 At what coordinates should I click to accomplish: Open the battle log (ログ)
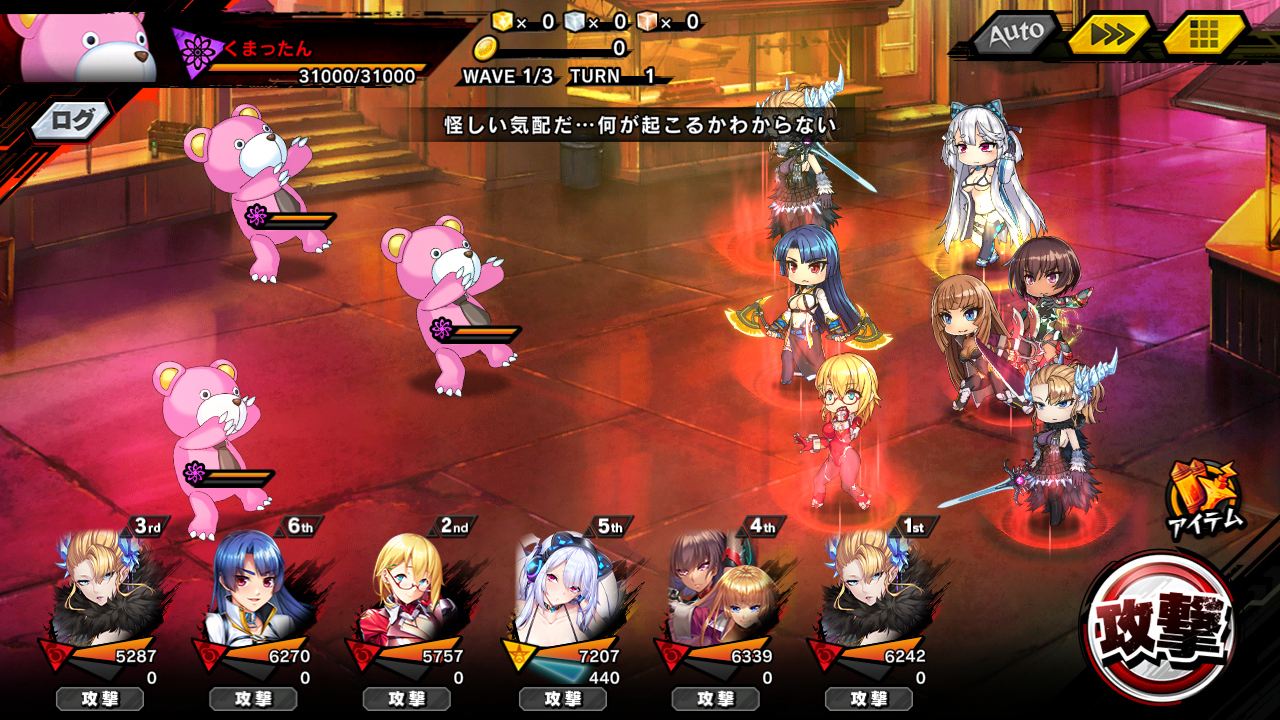[x=72, y=122]
